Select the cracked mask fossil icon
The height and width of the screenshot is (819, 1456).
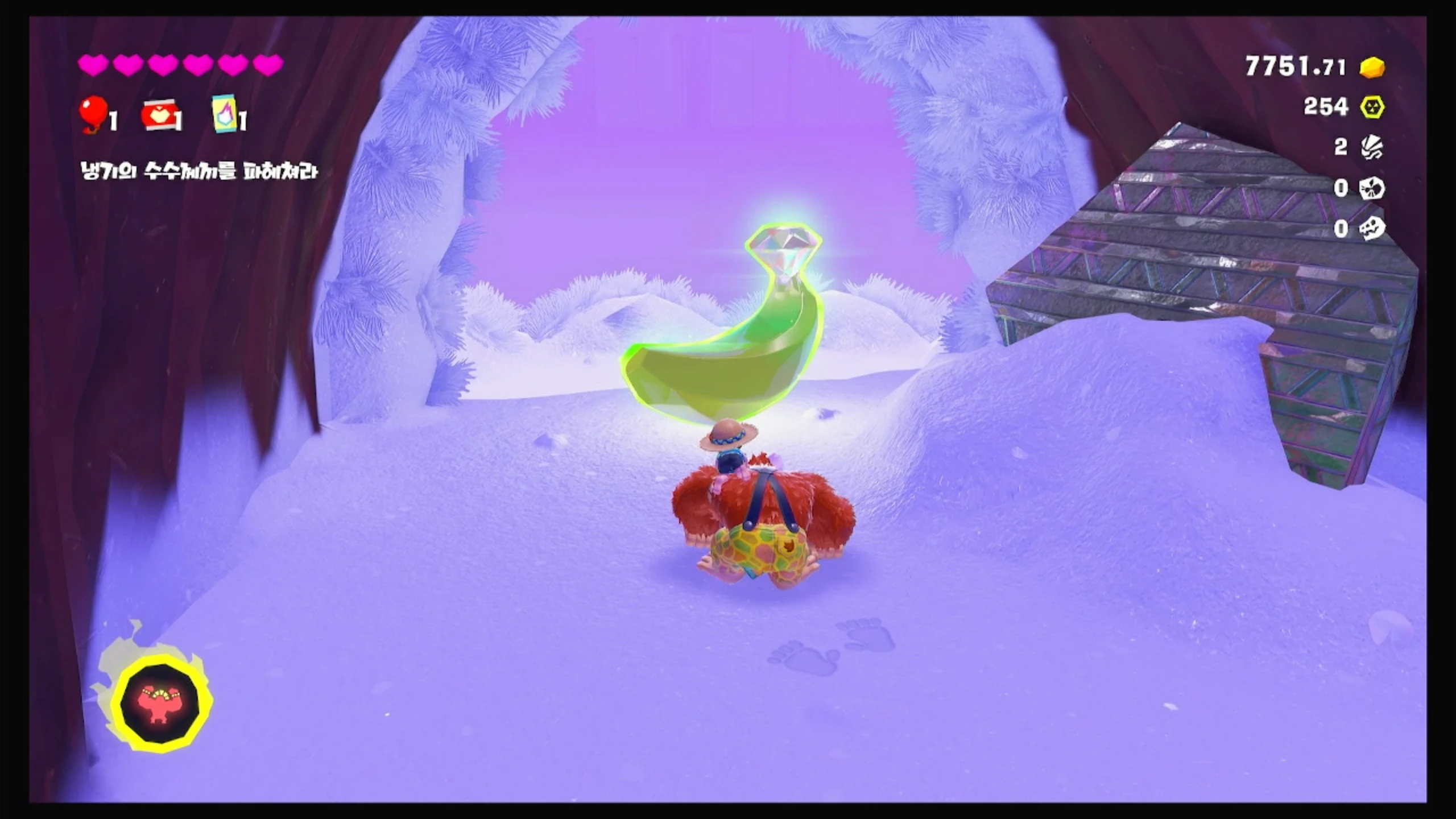tap(1371, 188)
